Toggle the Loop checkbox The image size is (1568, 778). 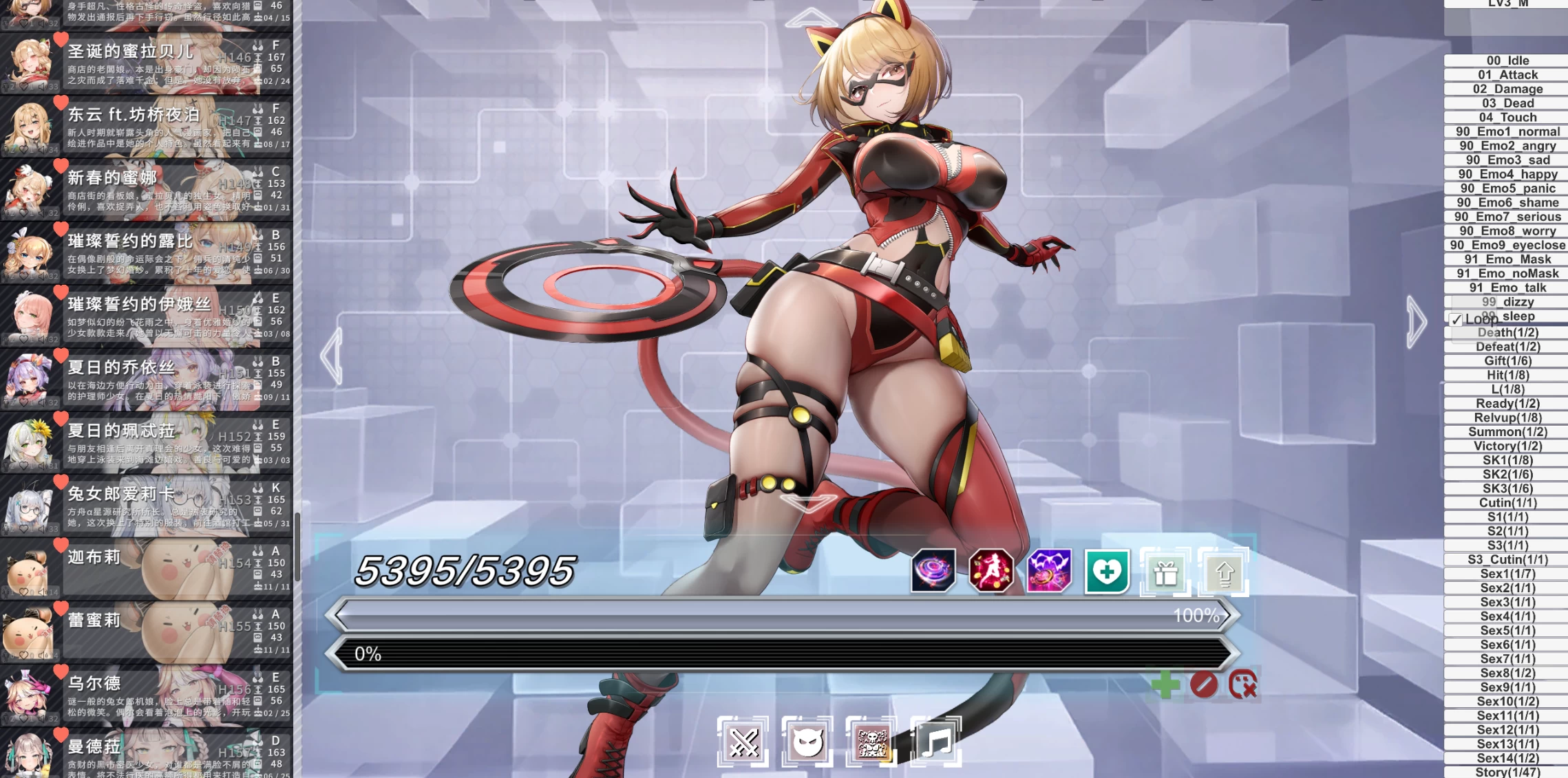tap(1456, 320)
